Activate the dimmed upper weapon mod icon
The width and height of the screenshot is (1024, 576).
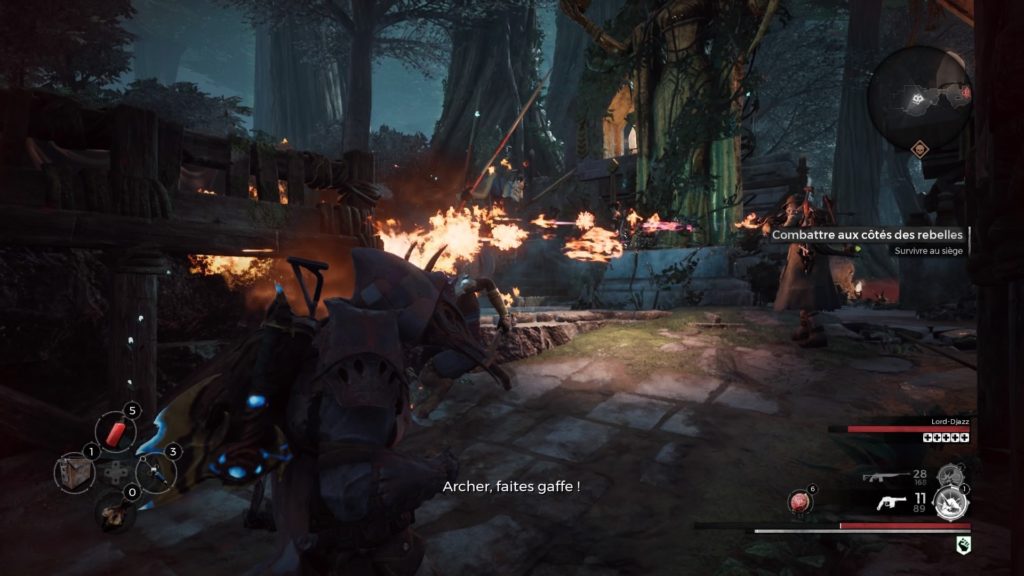[949, 474]
